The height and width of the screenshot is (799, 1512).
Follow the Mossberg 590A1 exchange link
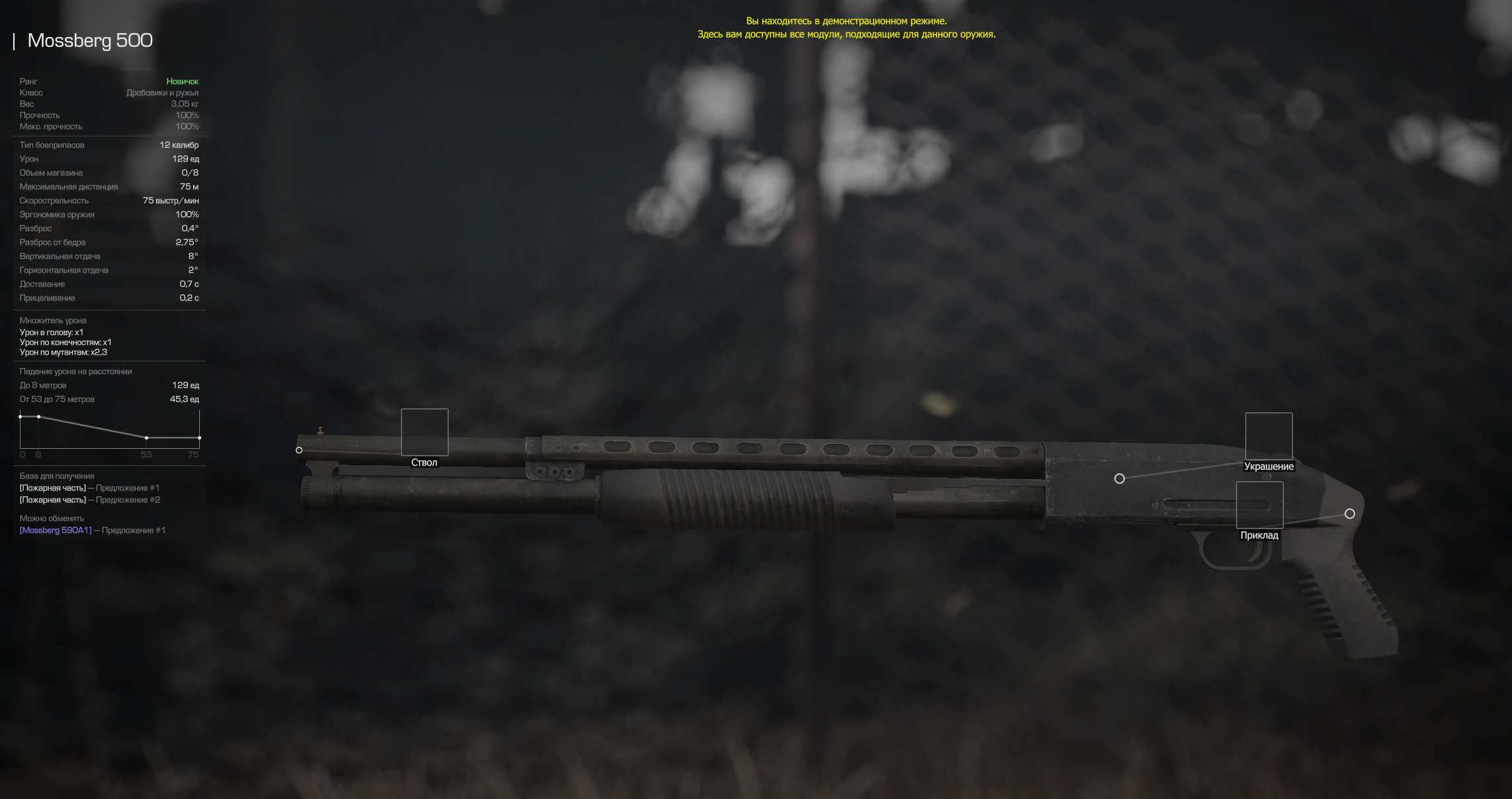pyautogui.click(x=56, y=530)
